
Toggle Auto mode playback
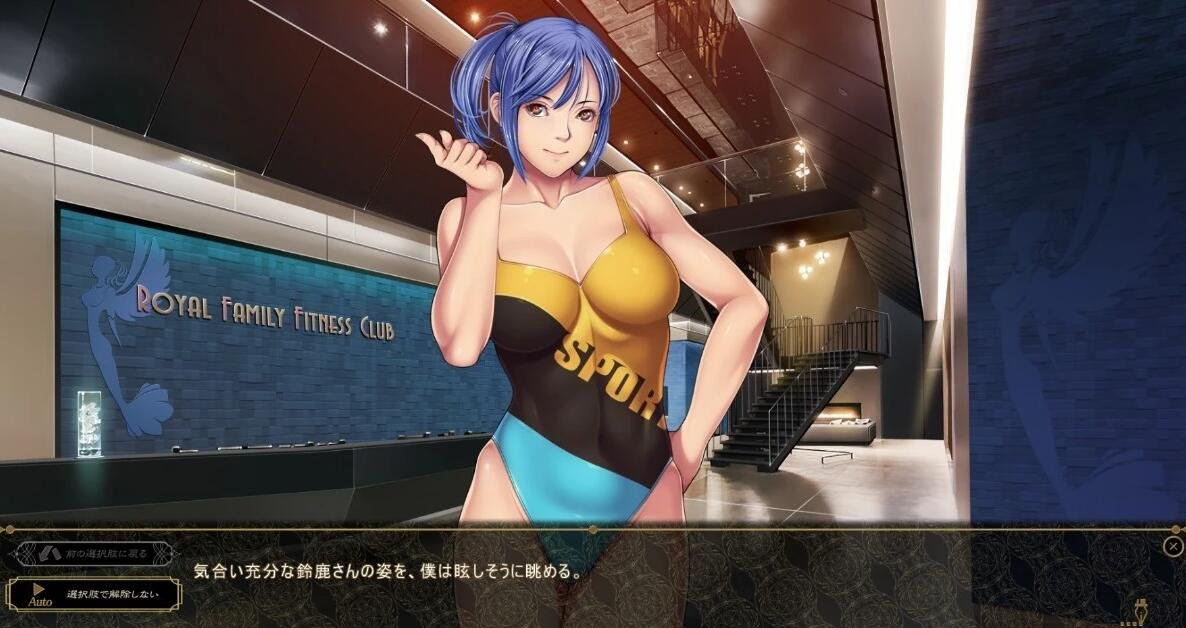point(39,596)
